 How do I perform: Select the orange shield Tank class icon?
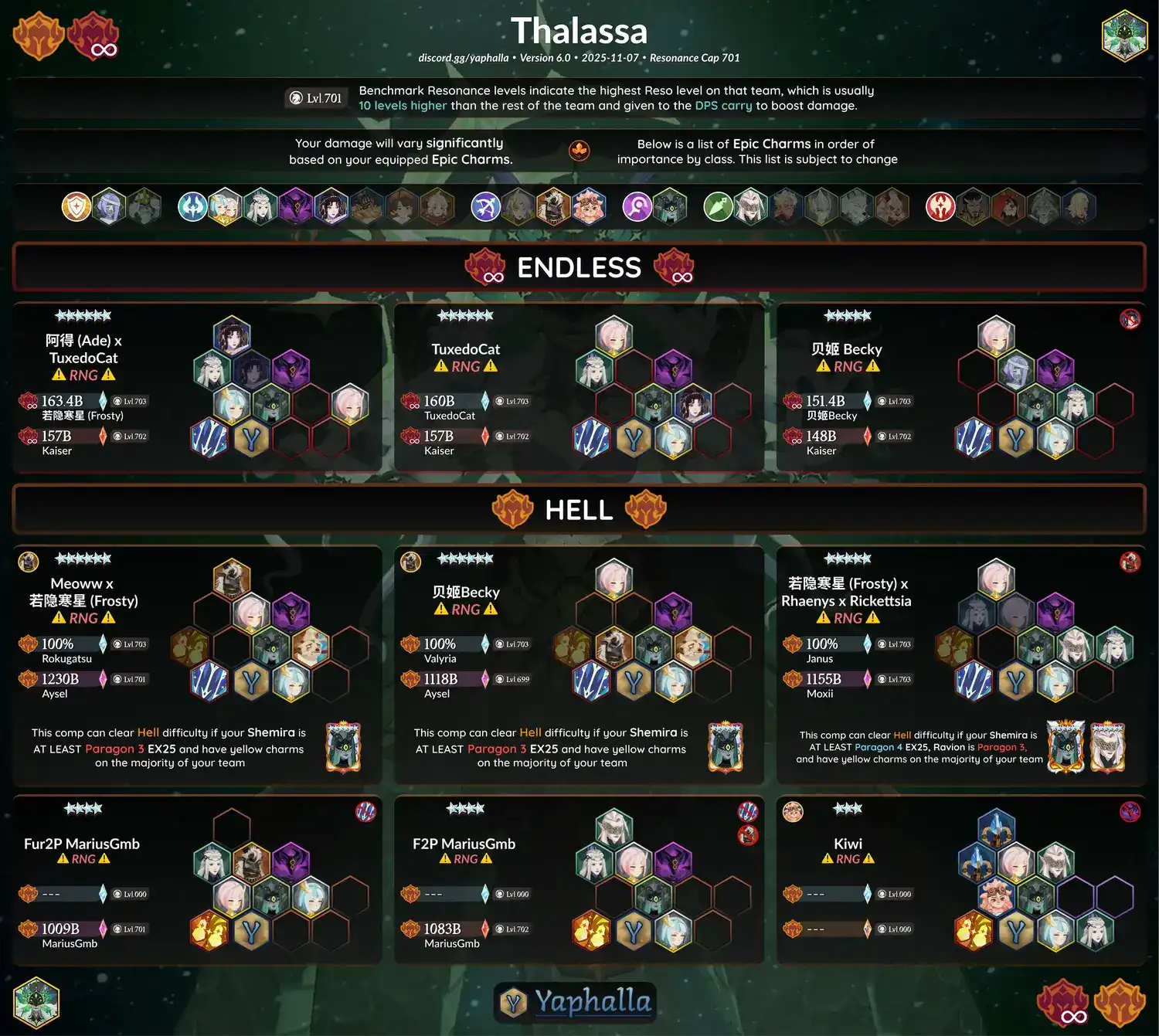(76, 206)
